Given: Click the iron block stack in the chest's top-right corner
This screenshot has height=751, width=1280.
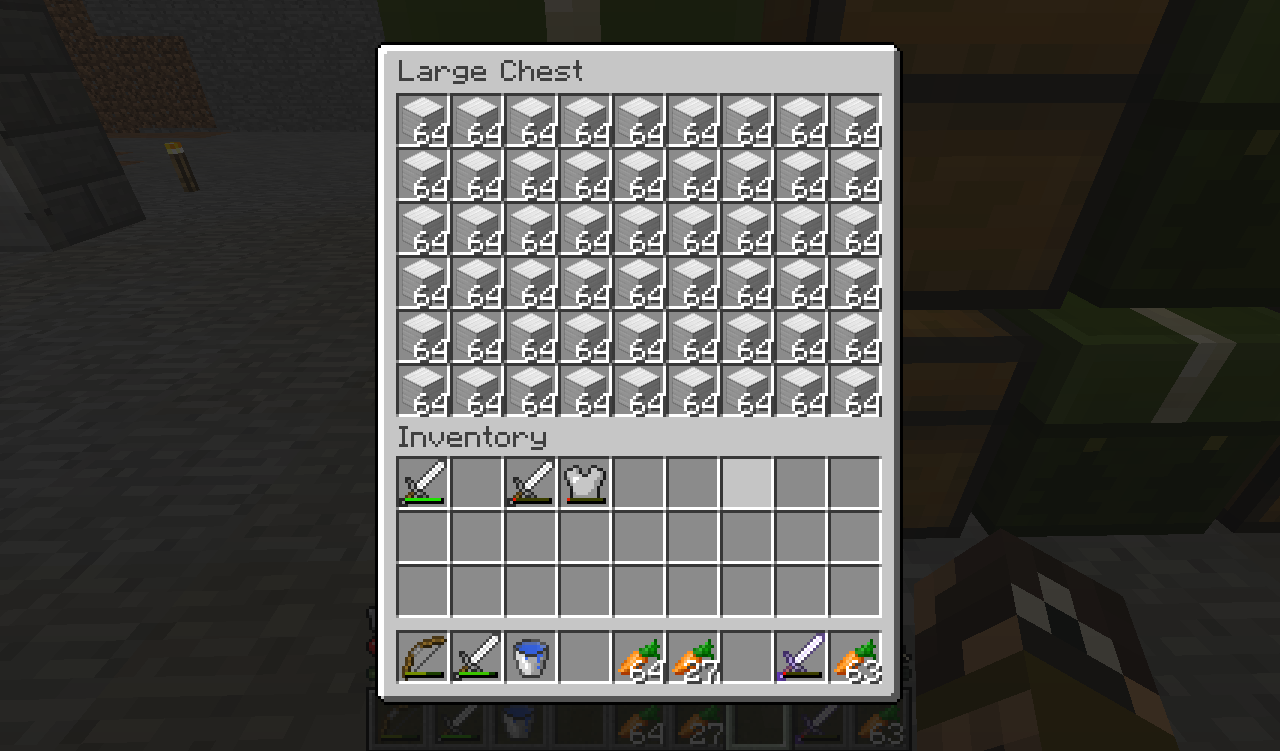Looking at the screenshot, I should click(855, 122).
